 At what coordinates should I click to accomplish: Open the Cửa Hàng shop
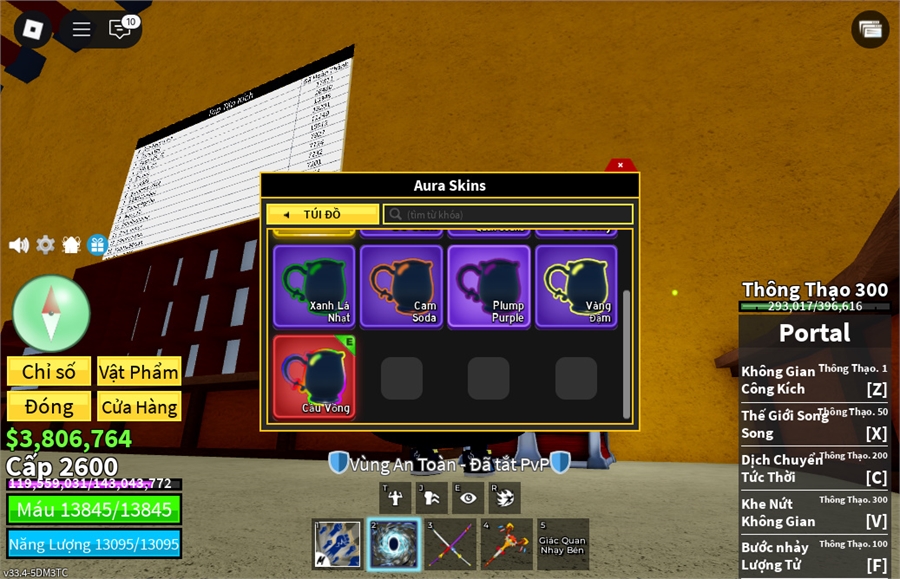pyautogui.click(x=139, y=407)
